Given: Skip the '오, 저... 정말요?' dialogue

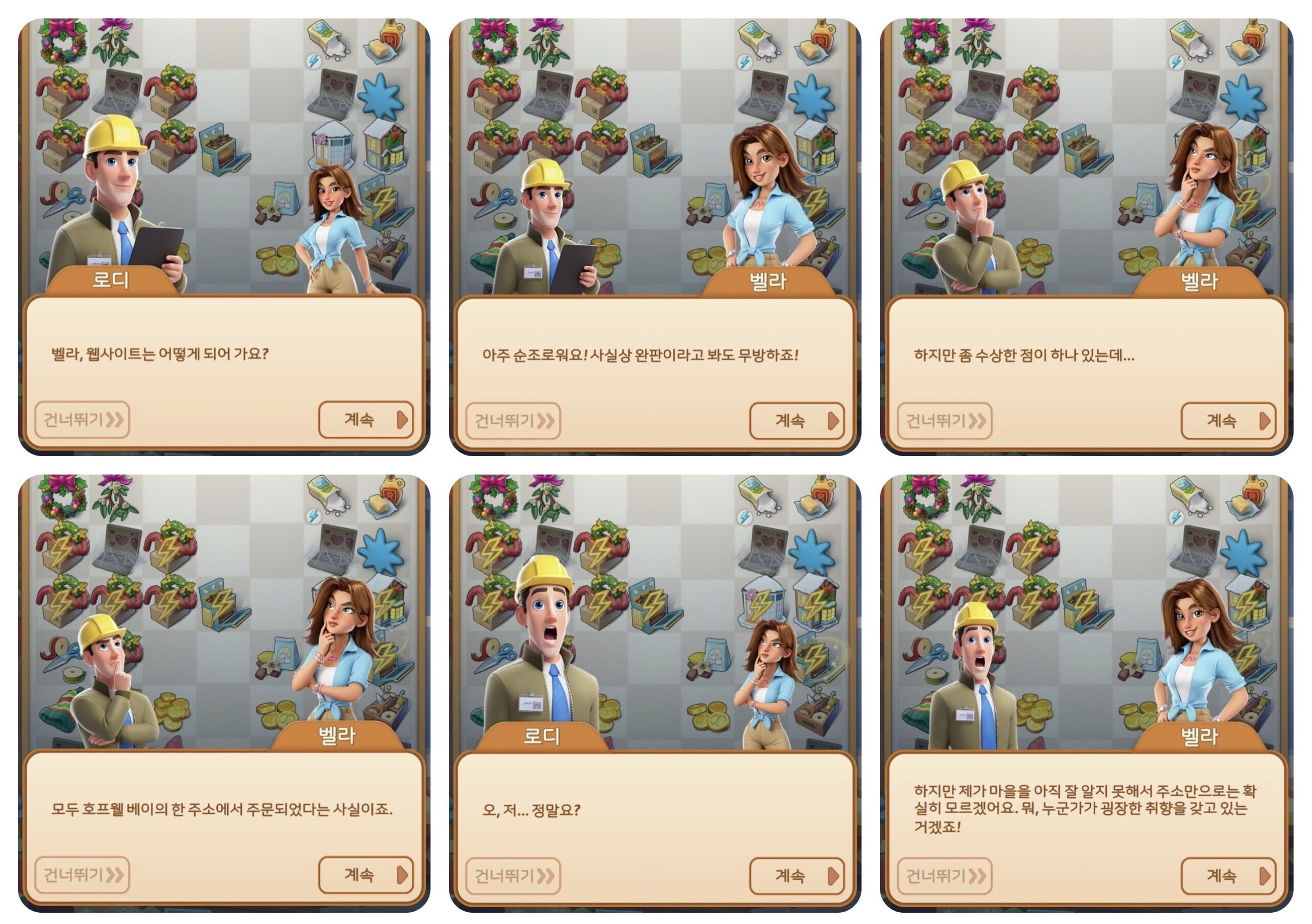Looking at the screenshot, I should point(513,876).
